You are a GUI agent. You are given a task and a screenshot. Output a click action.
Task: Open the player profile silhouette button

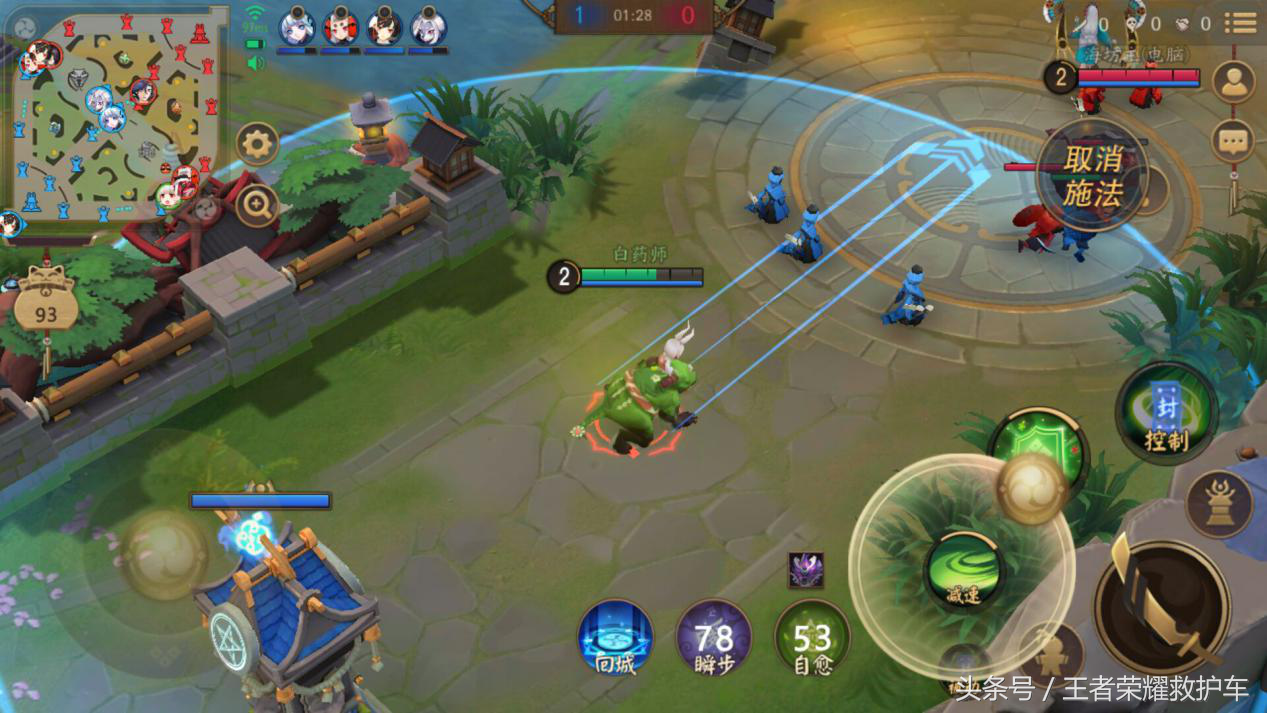point(1233,82)
